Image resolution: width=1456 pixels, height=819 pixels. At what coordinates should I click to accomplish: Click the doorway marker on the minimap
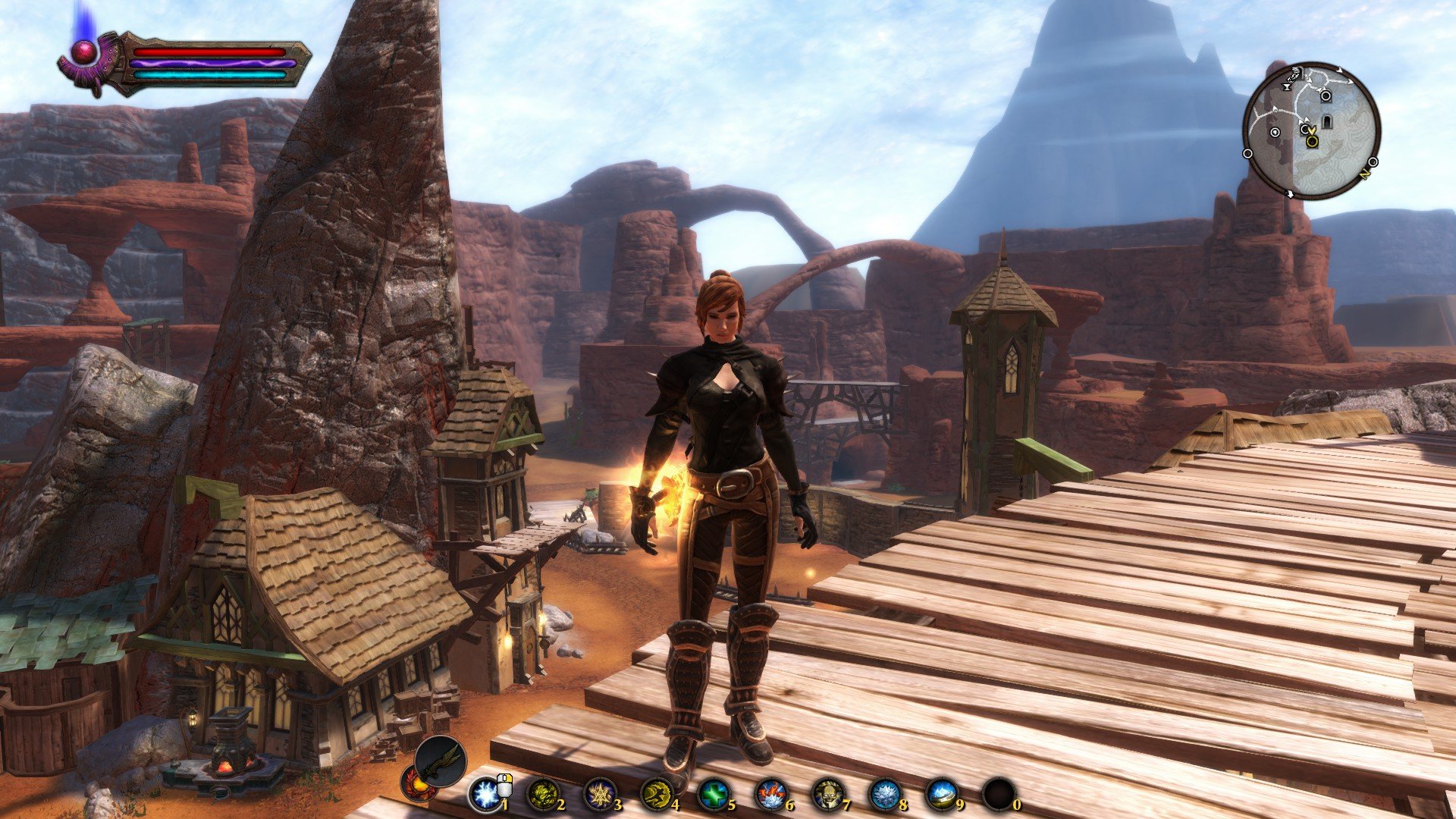1327,121
